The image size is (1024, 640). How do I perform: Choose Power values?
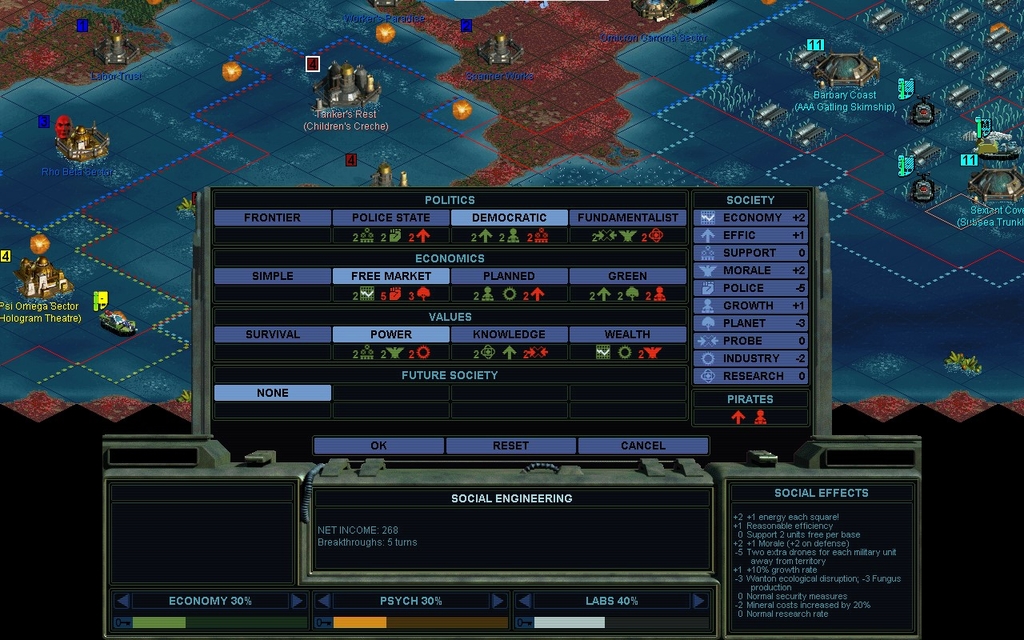click(391, 335)
